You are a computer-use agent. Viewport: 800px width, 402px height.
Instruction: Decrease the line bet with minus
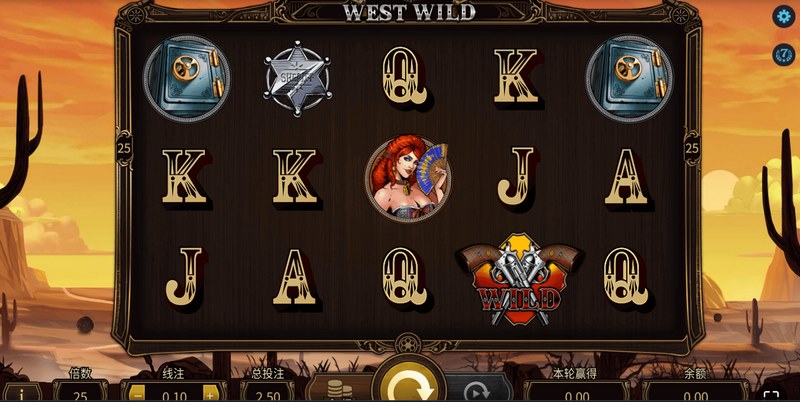pyautogui.click(x=138, y=393)
